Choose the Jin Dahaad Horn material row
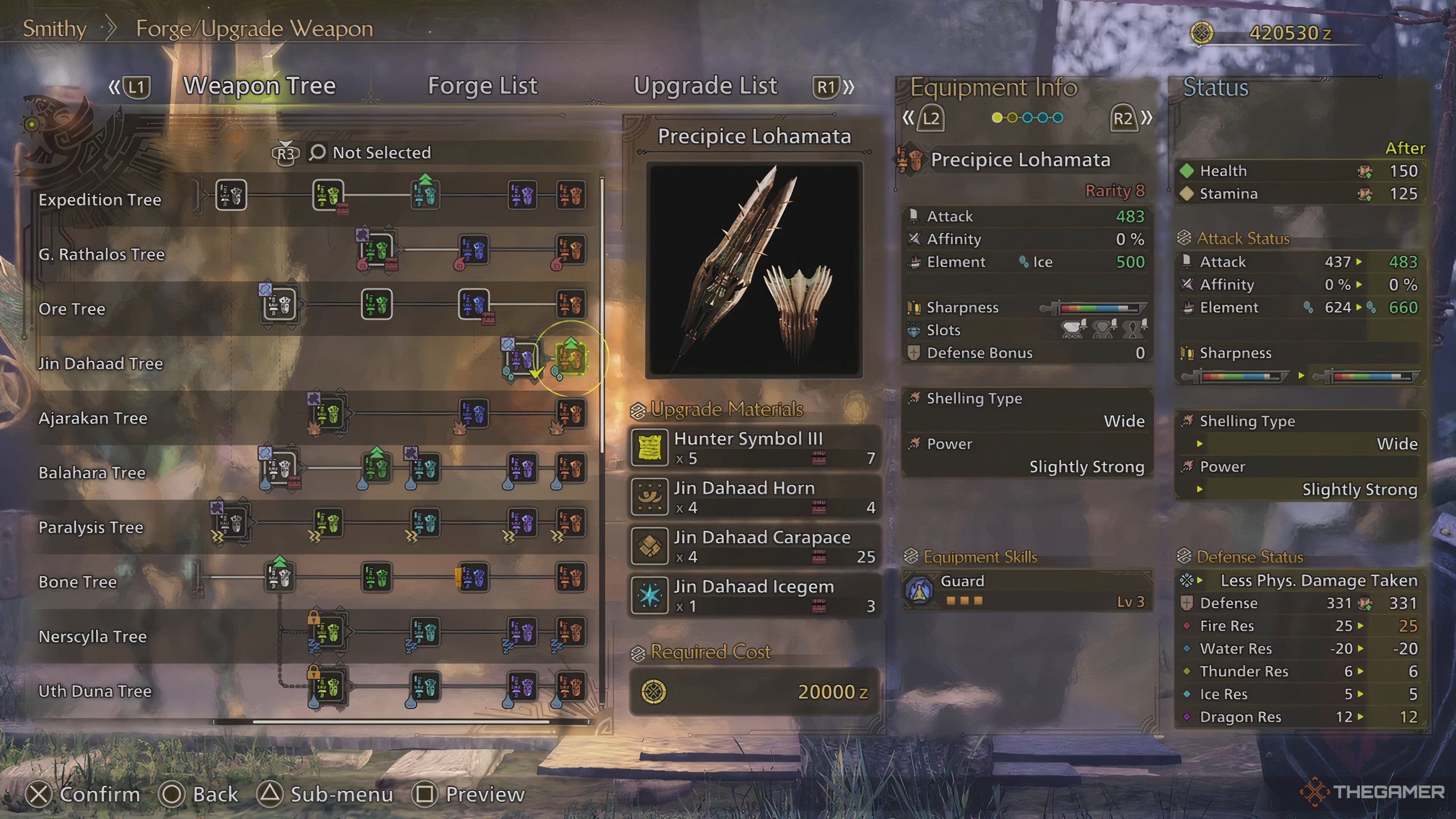Screen dimensions: 1456x819 click(x=754, y=497)
